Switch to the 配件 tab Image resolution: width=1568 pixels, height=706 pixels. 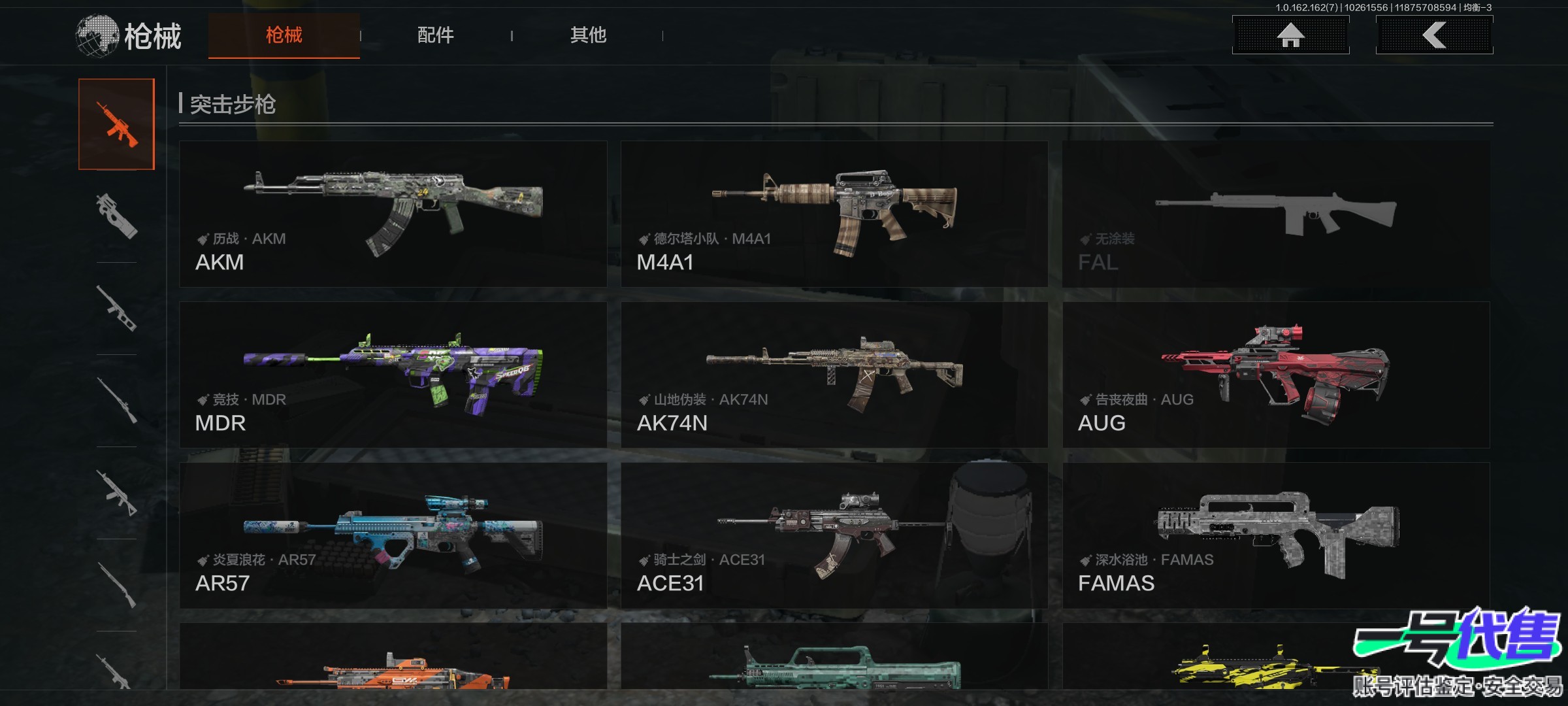pos(435,35)
